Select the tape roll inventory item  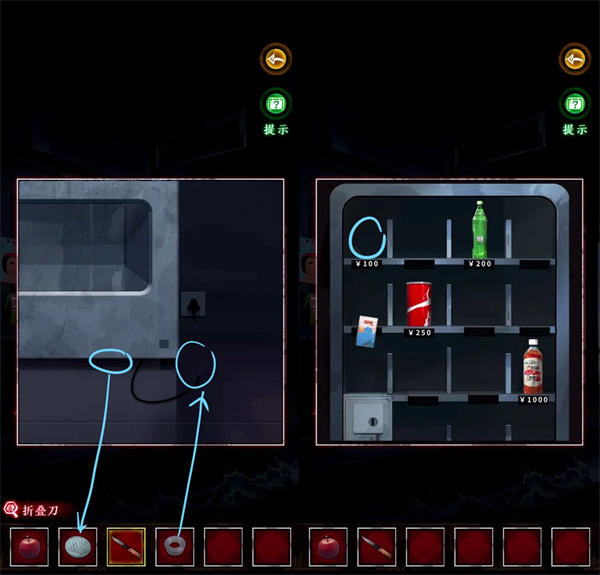click(175, 546)
